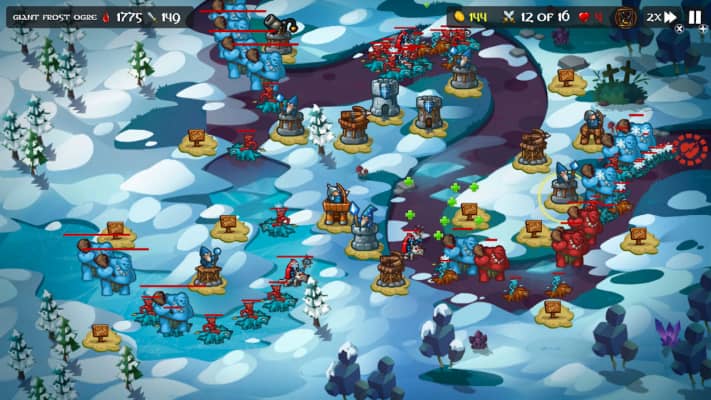This screenshot has width=711, height=400.
Task: Pause the game
Action: pyautogui.click(x=695, y=17)
